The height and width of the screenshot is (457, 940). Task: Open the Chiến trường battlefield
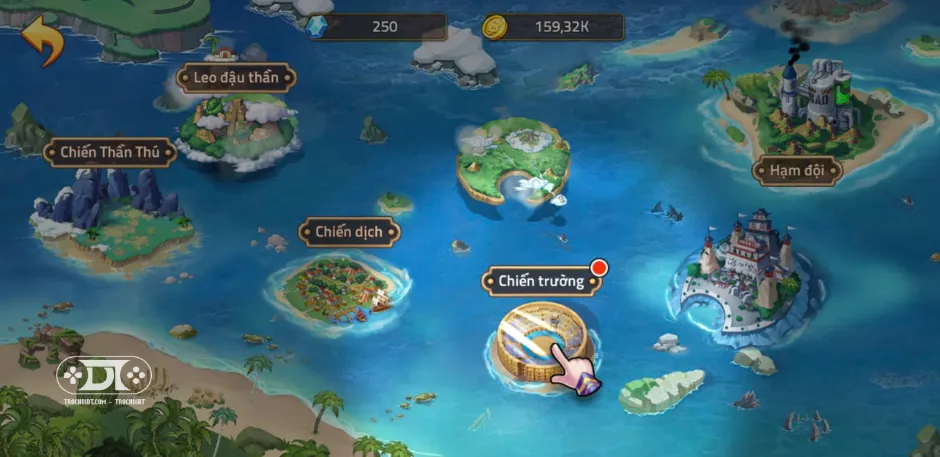tap(541, 281)
